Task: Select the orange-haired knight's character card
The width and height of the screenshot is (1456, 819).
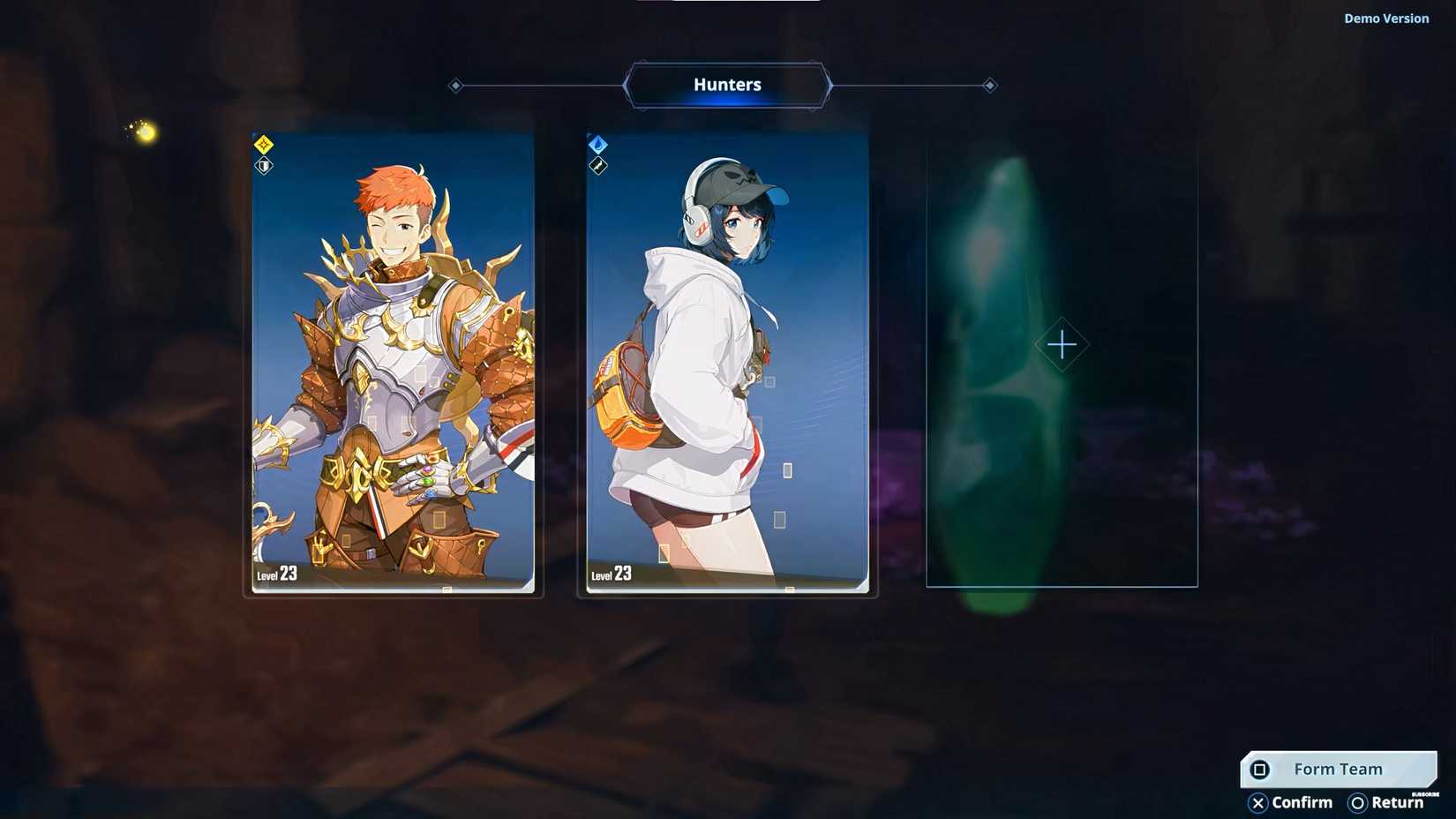Action: (393, 362)
